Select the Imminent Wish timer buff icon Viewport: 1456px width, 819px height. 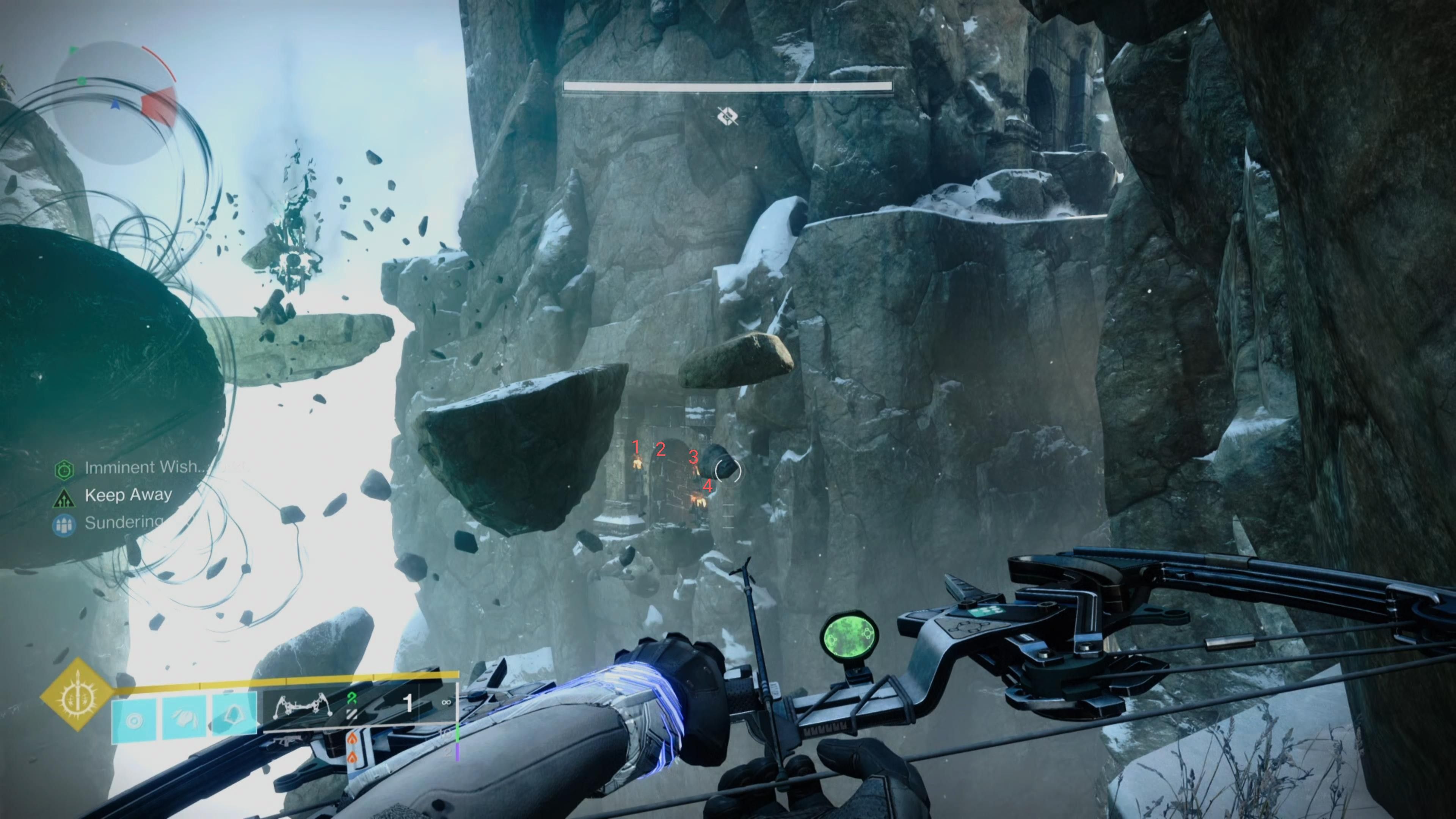pos(64,469)
